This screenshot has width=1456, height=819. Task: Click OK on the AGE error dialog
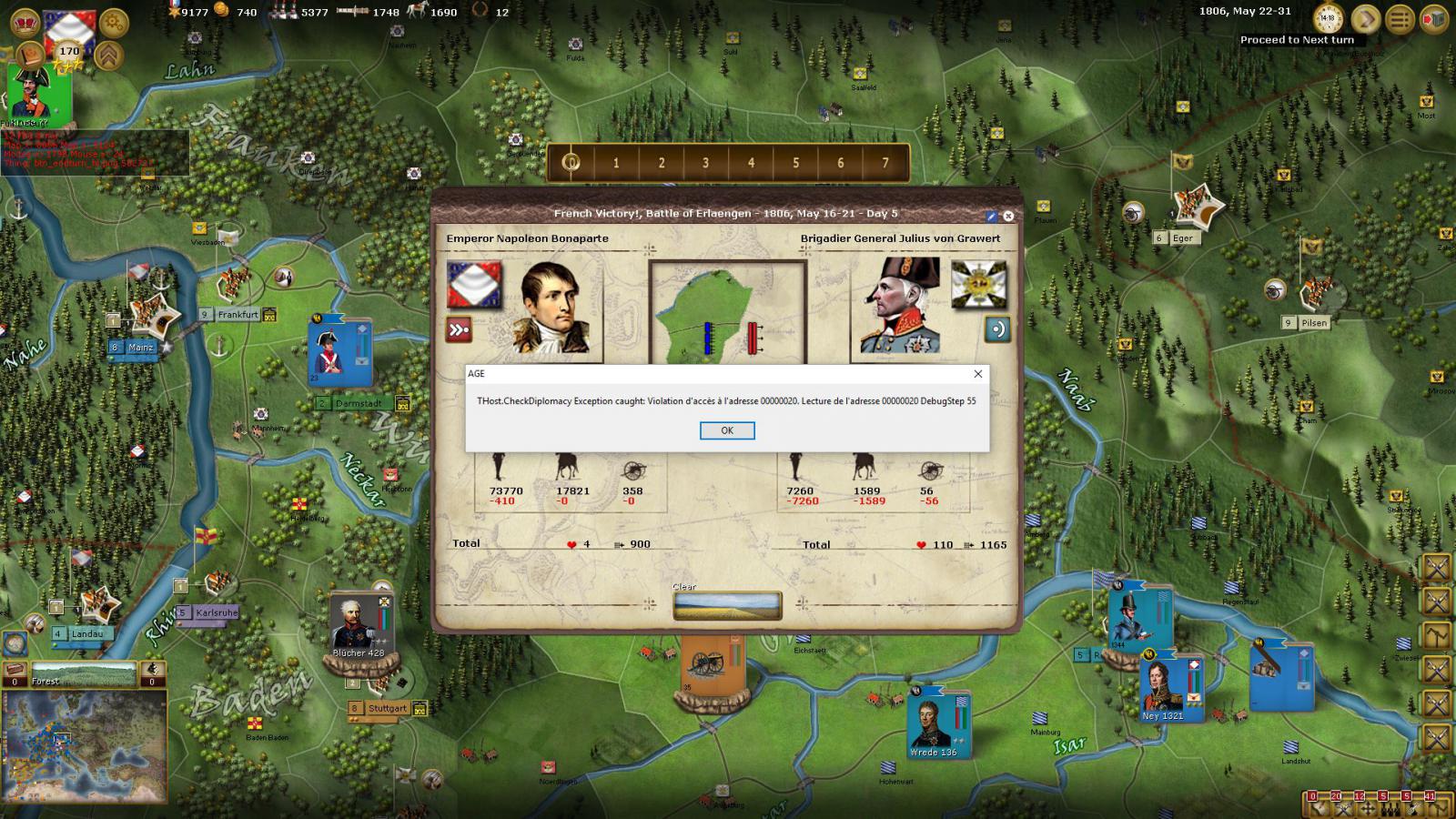726,430
